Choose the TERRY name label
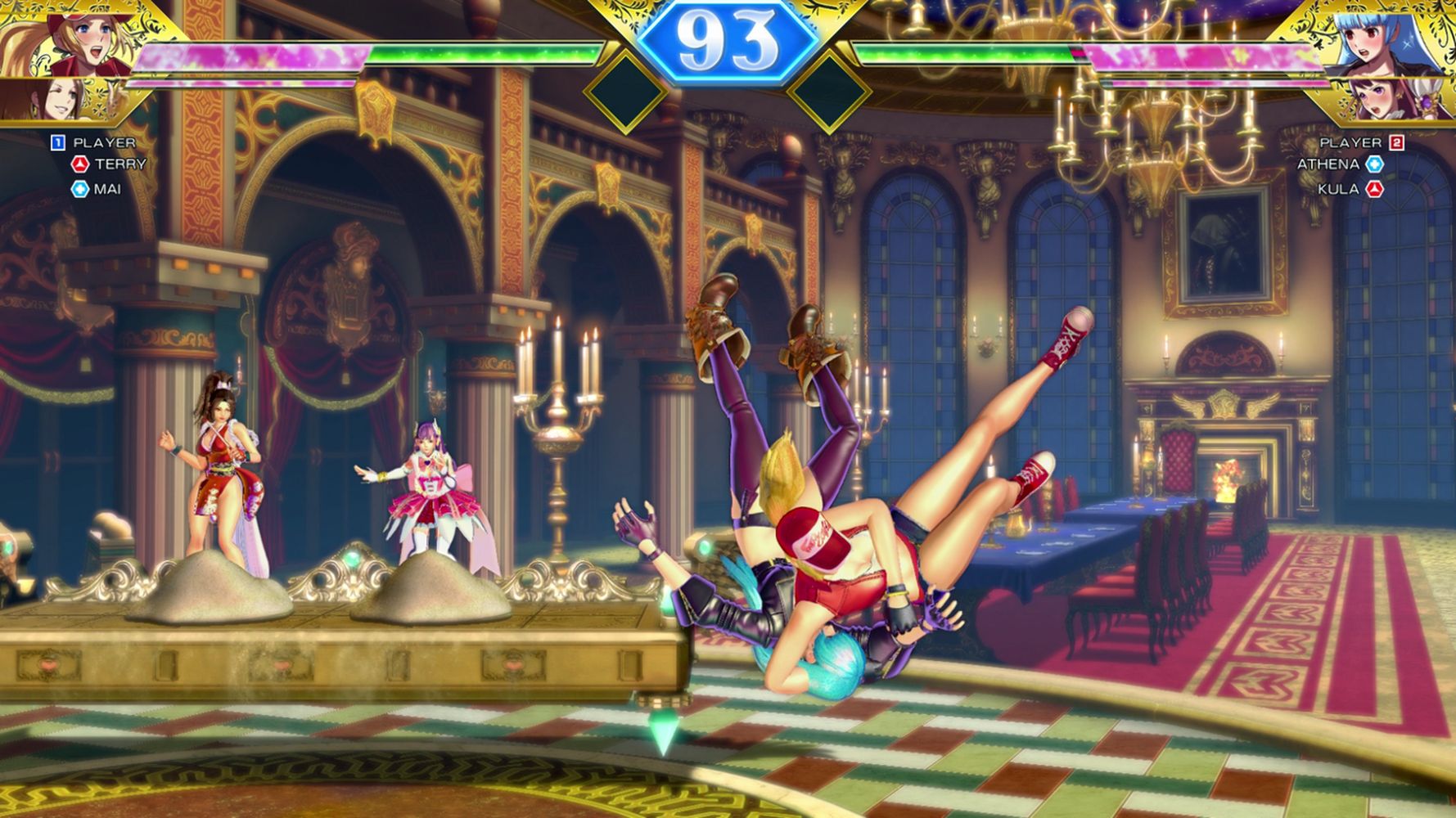 coord(119,164)
